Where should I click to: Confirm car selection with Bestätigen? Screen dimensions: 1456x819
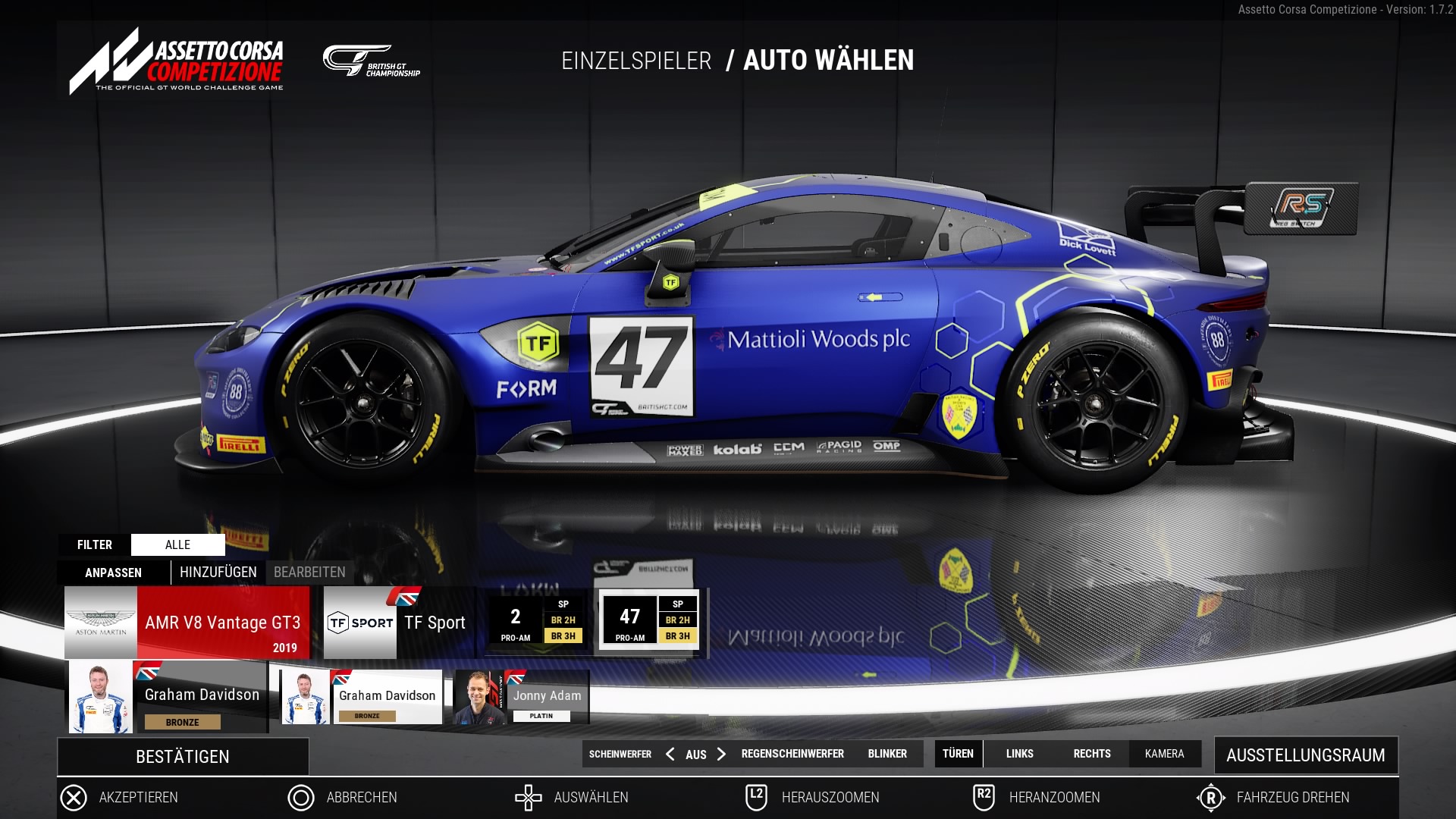(x=183, y=756)
